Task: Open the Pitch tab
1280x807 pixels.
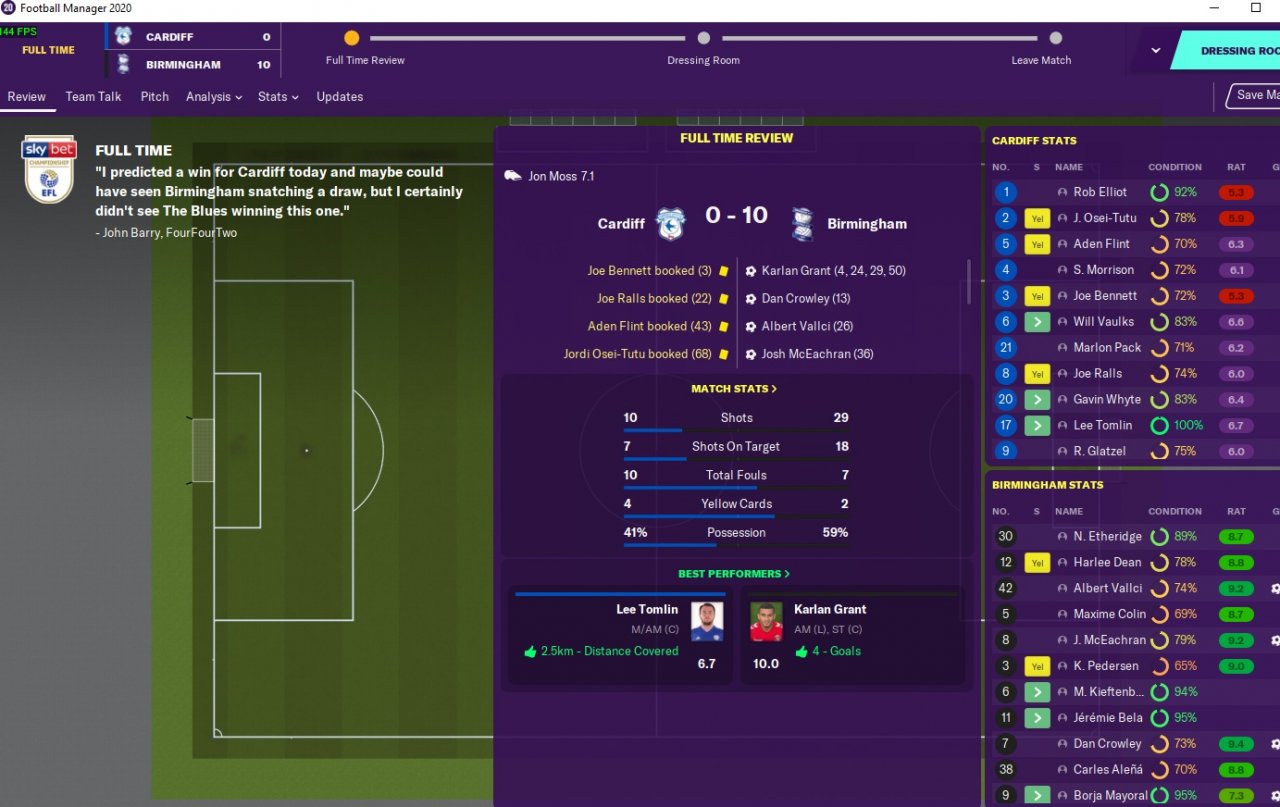Action: tap(154, 97)
